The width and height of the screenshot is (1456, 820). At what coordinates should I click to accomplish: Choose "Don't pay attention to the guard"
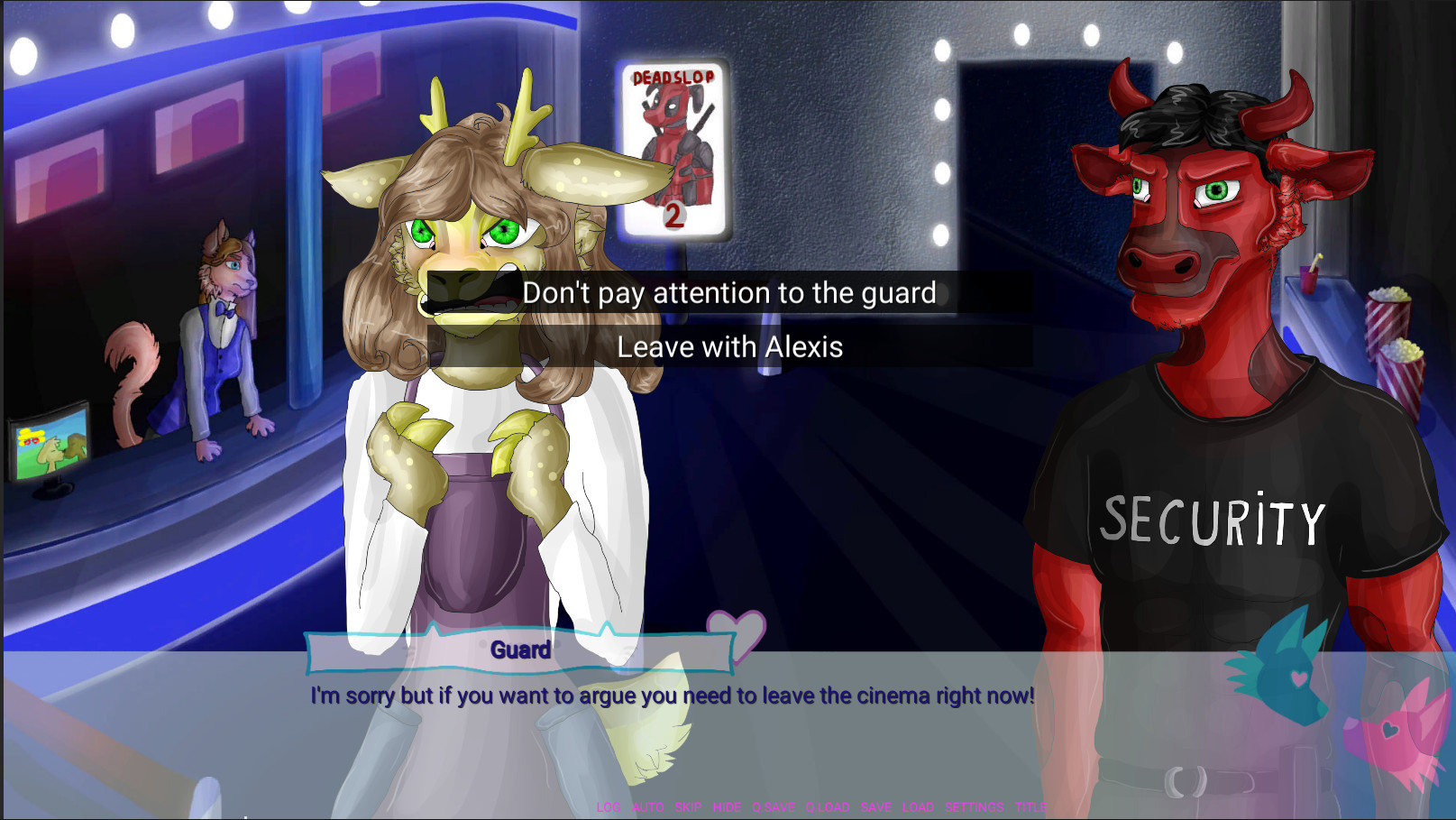[x=732, y=293]
